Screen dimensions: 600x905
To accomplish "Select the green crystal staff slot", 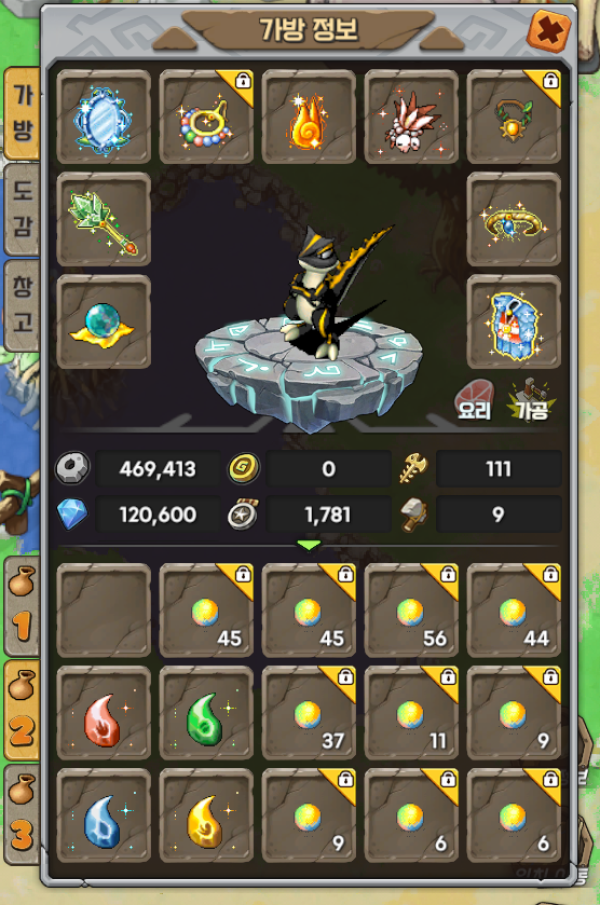I will pos(104,219).
